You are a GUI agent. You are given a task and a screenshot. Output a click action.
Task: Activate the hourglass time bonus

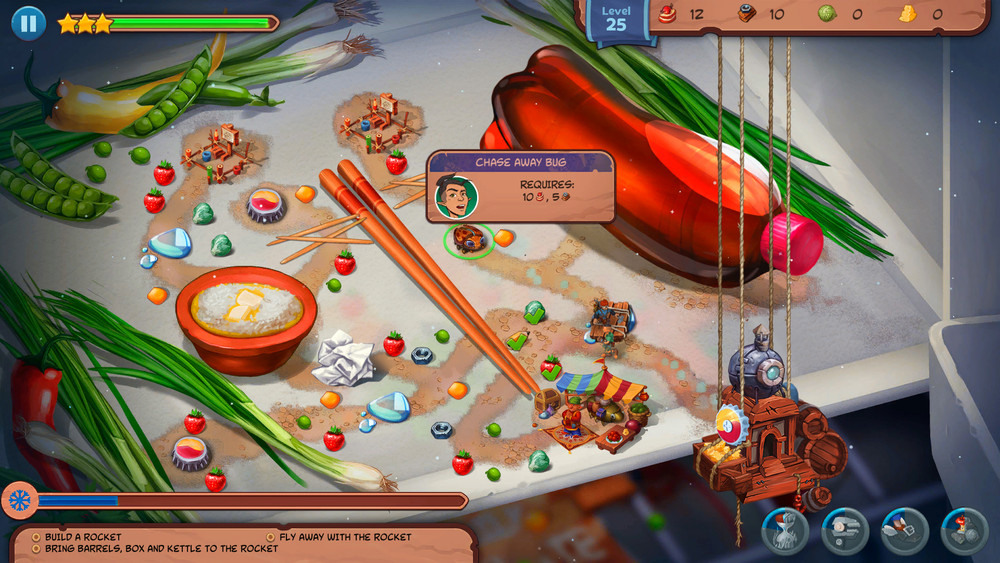[x=785, y=531]
